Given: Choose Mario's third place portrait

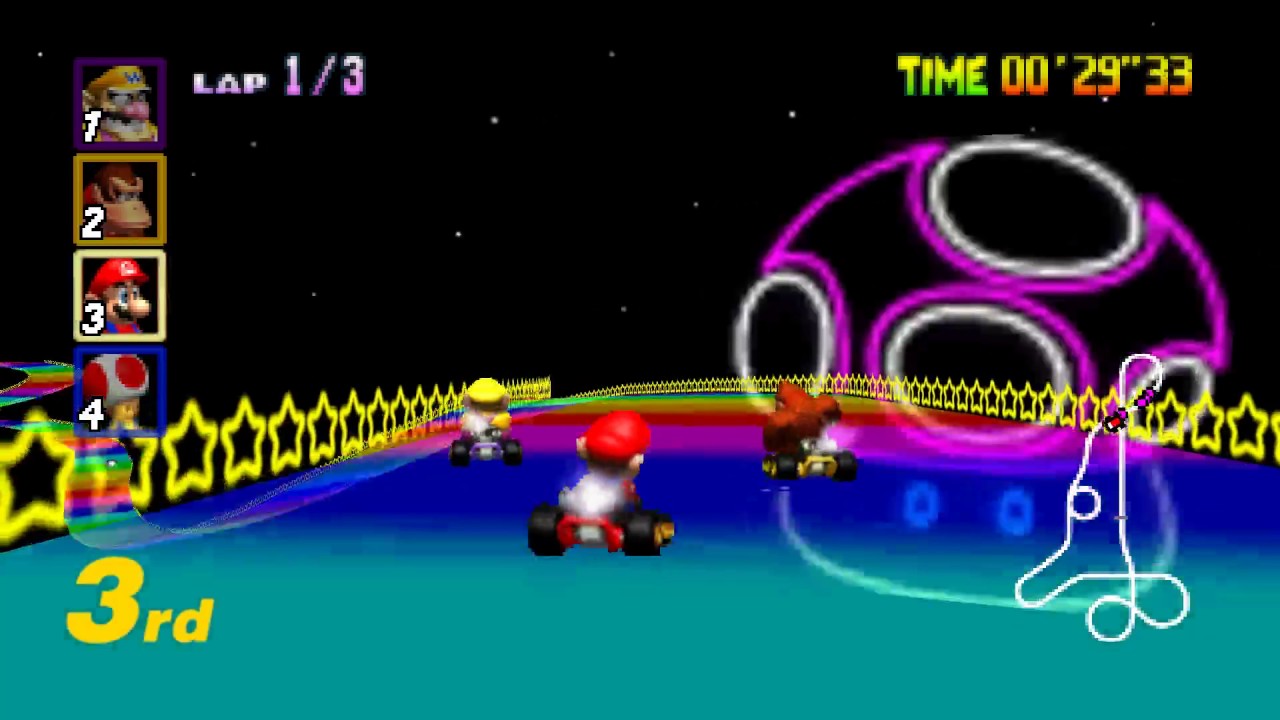Looking at the screenshot, I should (x=119, y=296).
